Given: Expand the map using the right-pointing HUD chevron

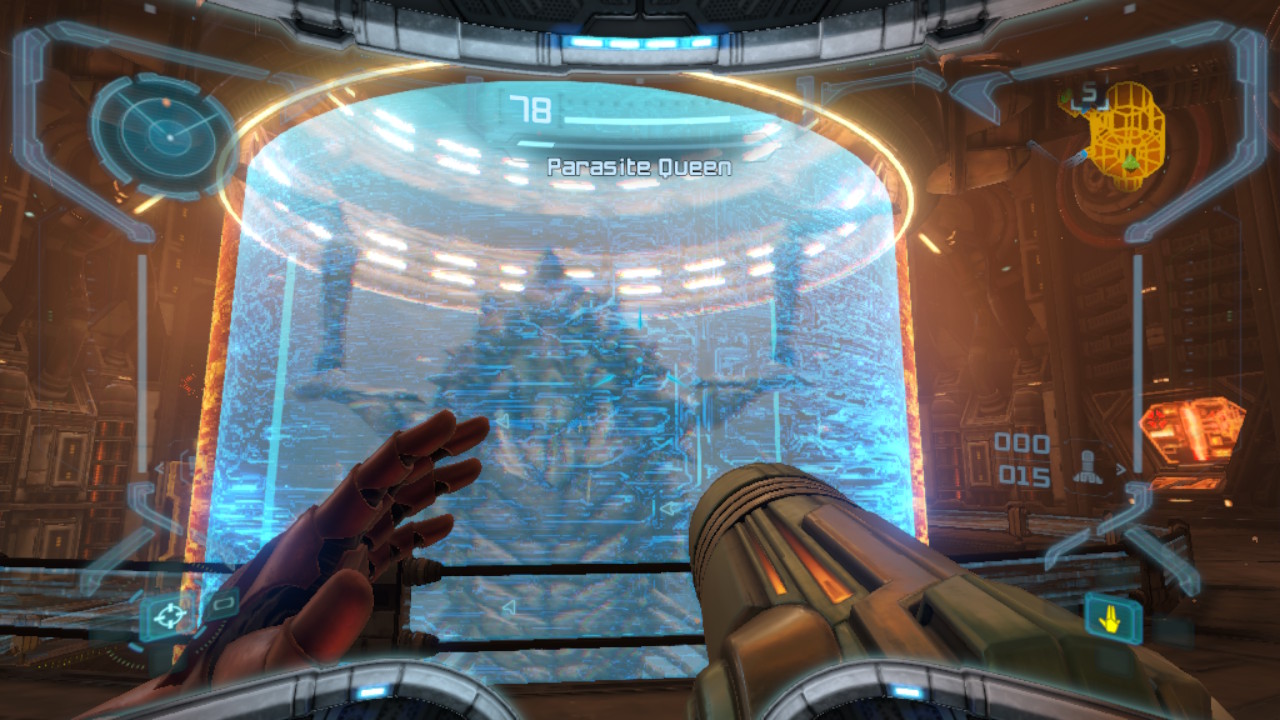Looking at the screenshot, I should point(1120,469).
